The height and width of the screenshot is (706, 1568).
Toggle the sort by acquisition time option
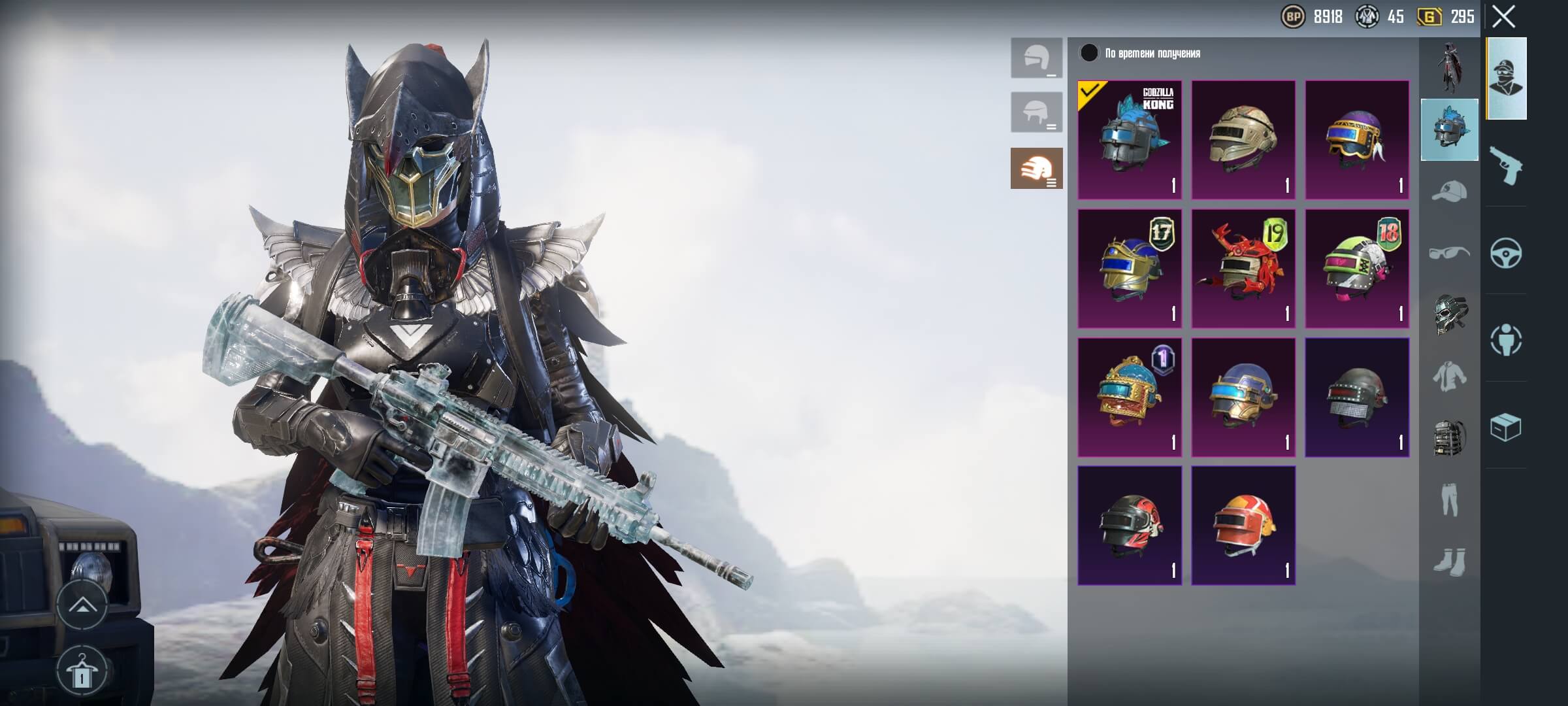[x=1089, y=53]
